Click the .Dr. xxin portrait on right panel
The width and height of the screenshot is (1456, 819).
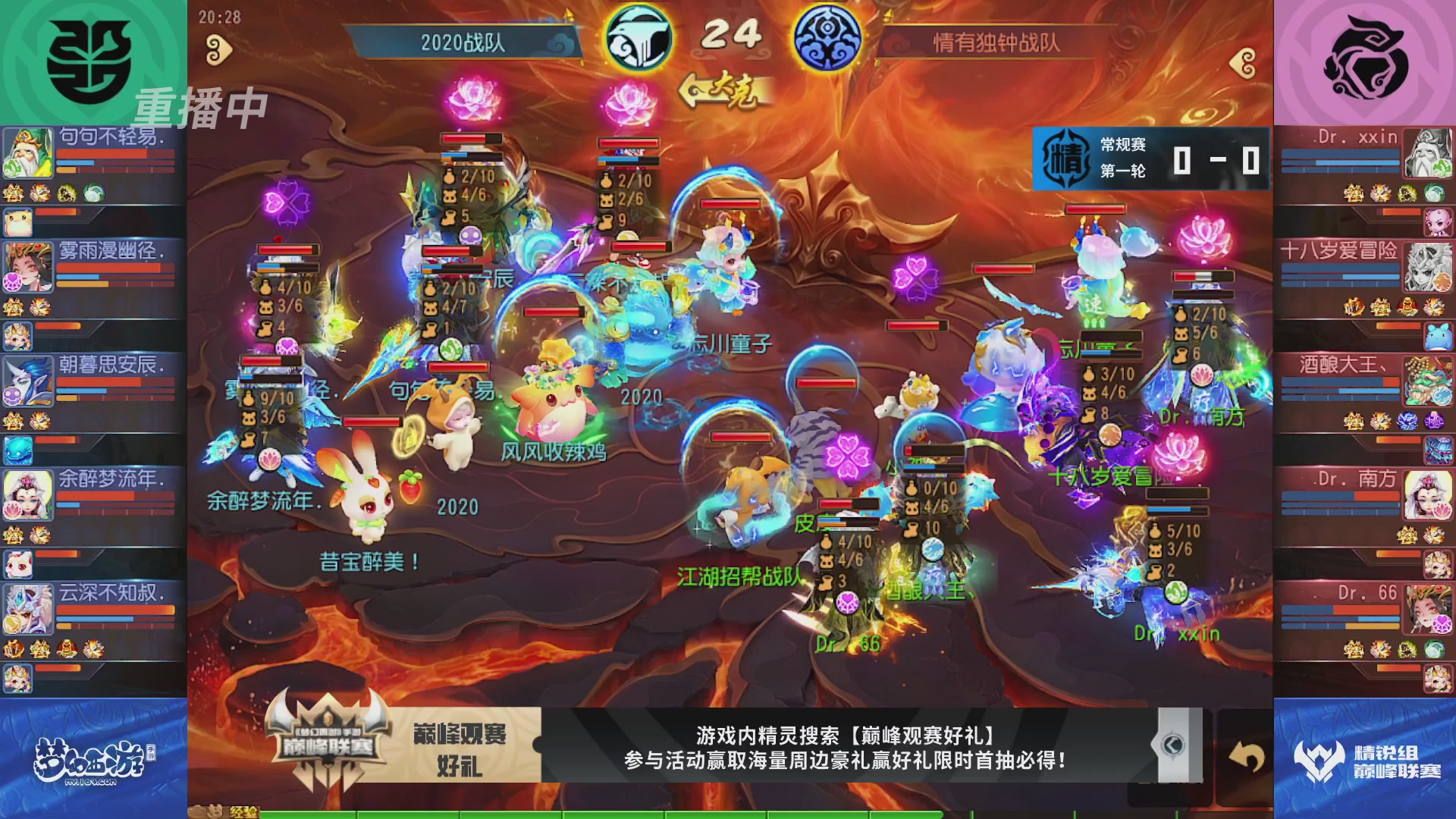click(x=1429, y=152)
